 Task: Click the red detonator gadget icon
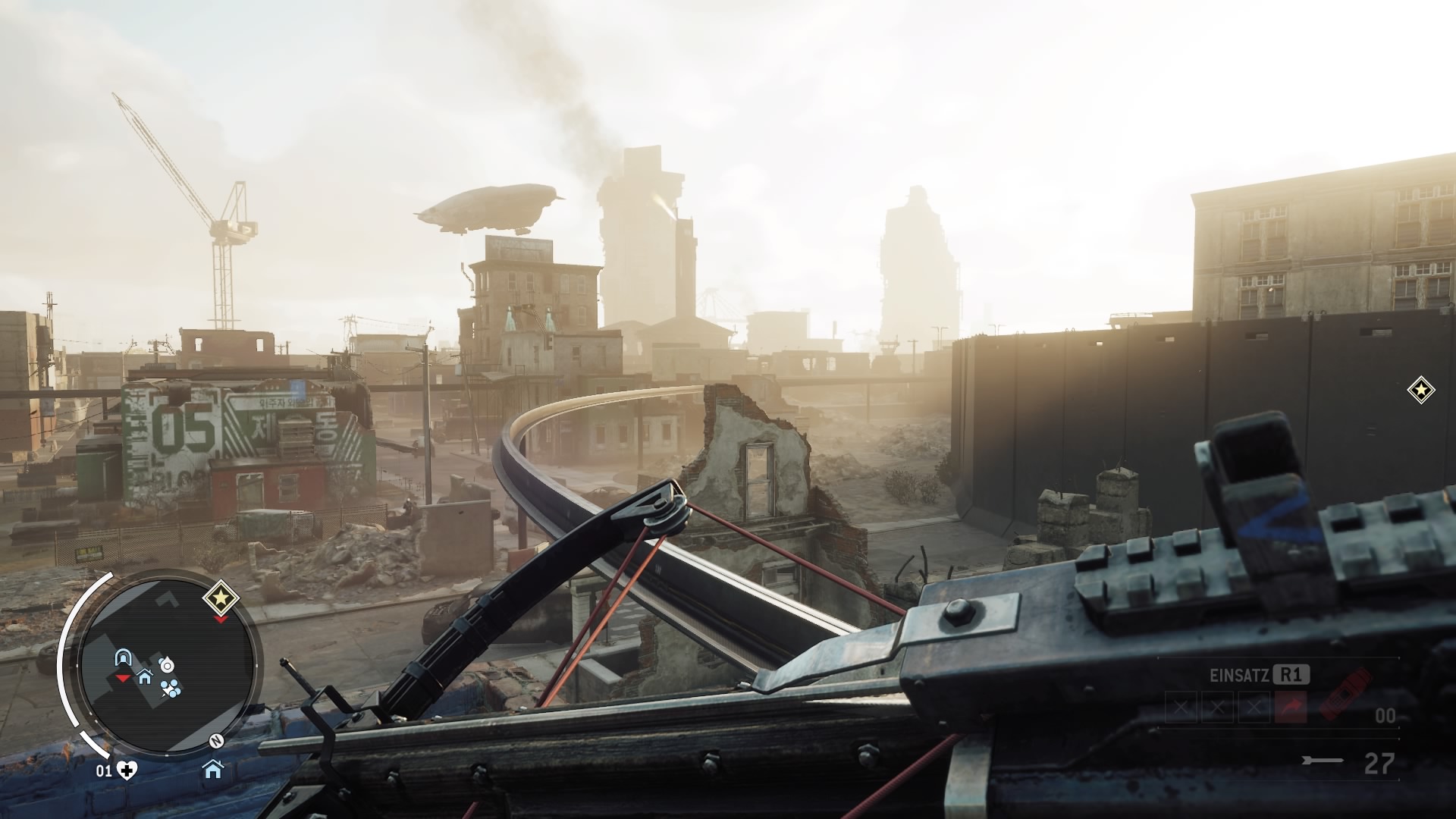click(1345, 695)
